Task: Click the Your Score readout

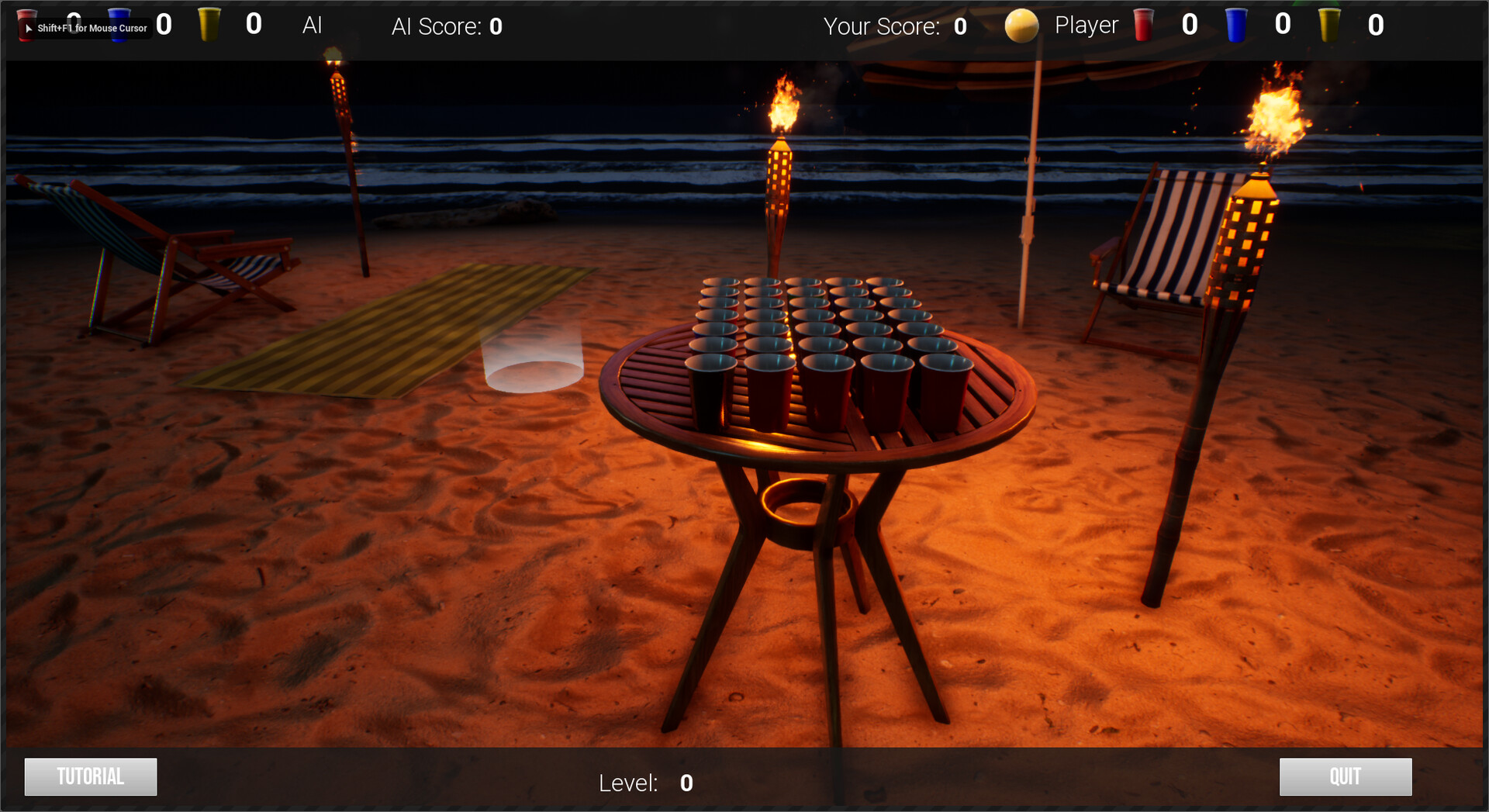Action: [x=897, y=26]
